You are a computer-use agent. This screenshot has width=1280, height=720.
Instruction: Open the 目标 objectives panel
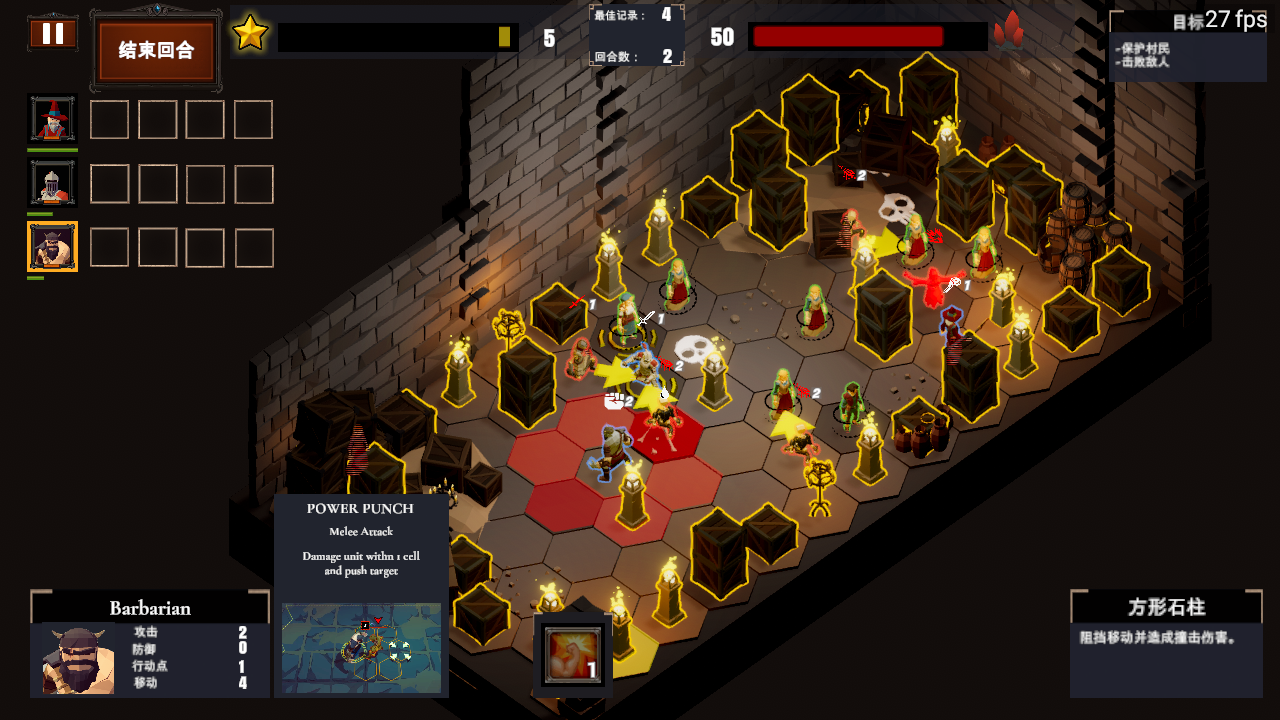coord(1186,47)
